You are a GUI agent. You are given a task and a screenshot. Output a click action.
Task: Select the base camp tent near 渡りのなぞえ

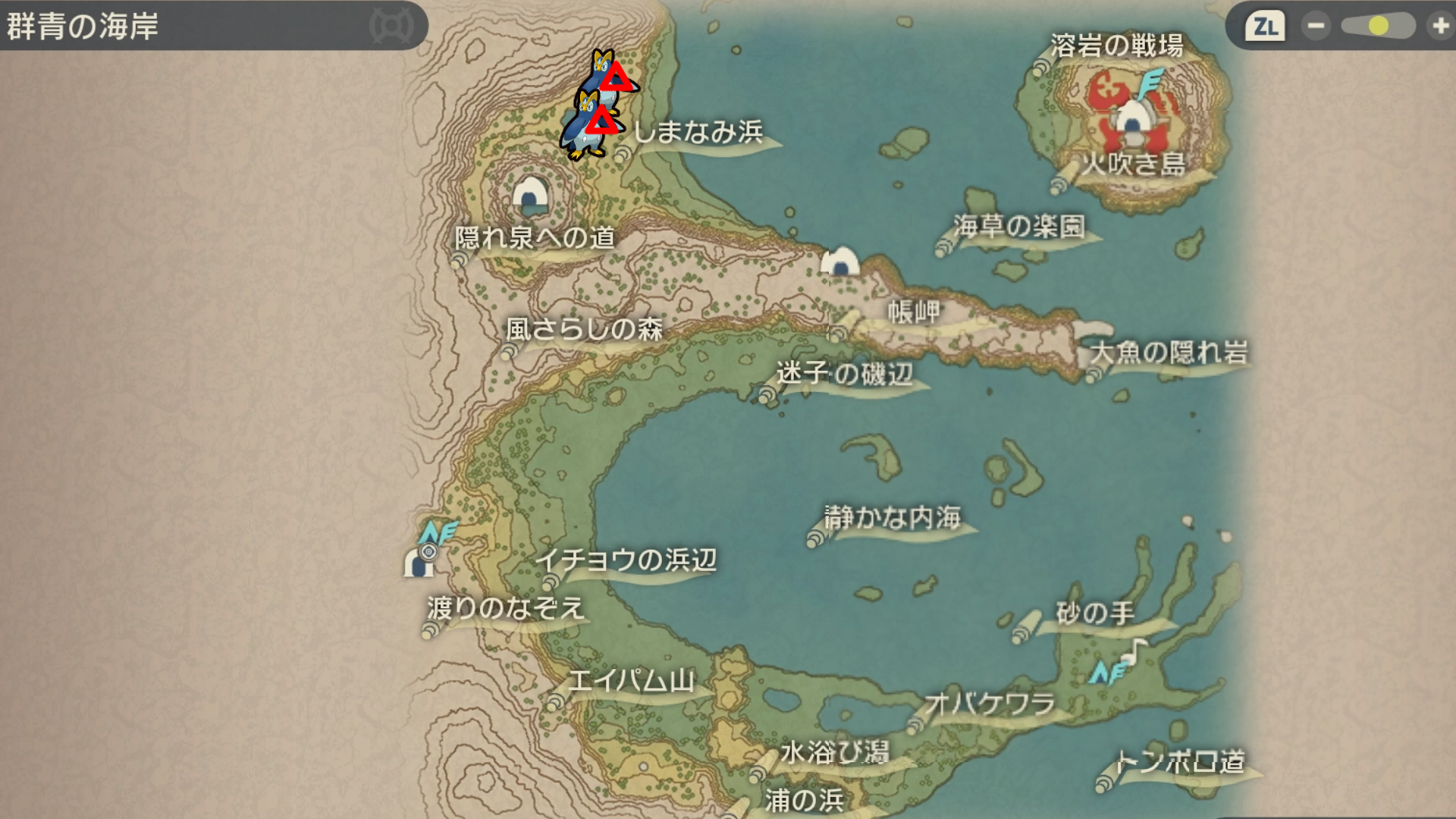click(419, 563)
